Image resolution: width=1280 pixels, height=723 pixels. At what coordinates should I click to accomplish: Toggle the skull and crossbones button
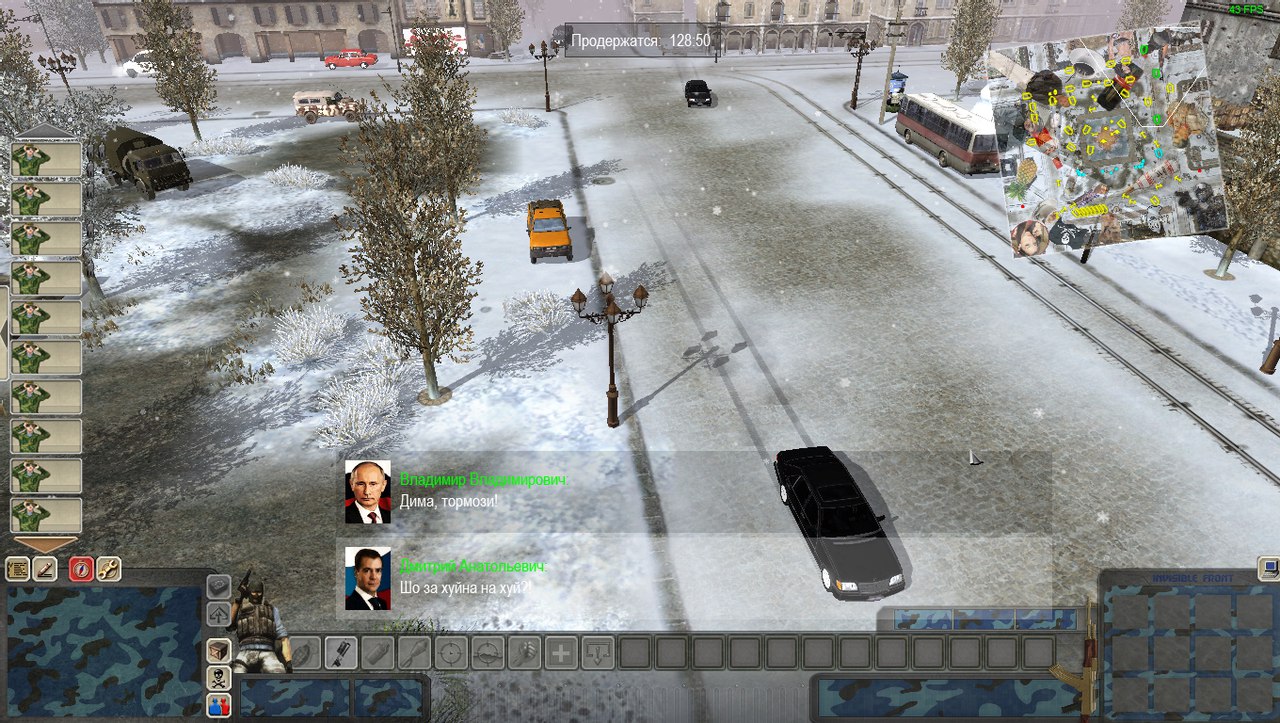tap(218, 678)
